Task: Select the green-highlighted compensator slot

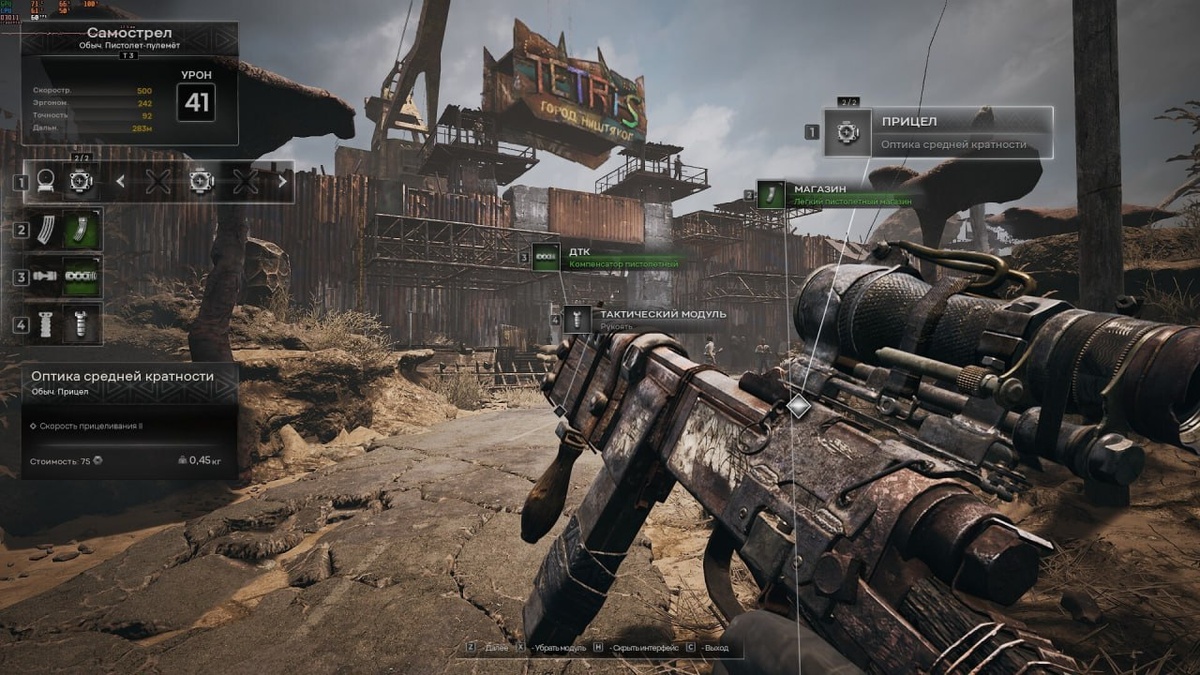Action: click(81, 277)
